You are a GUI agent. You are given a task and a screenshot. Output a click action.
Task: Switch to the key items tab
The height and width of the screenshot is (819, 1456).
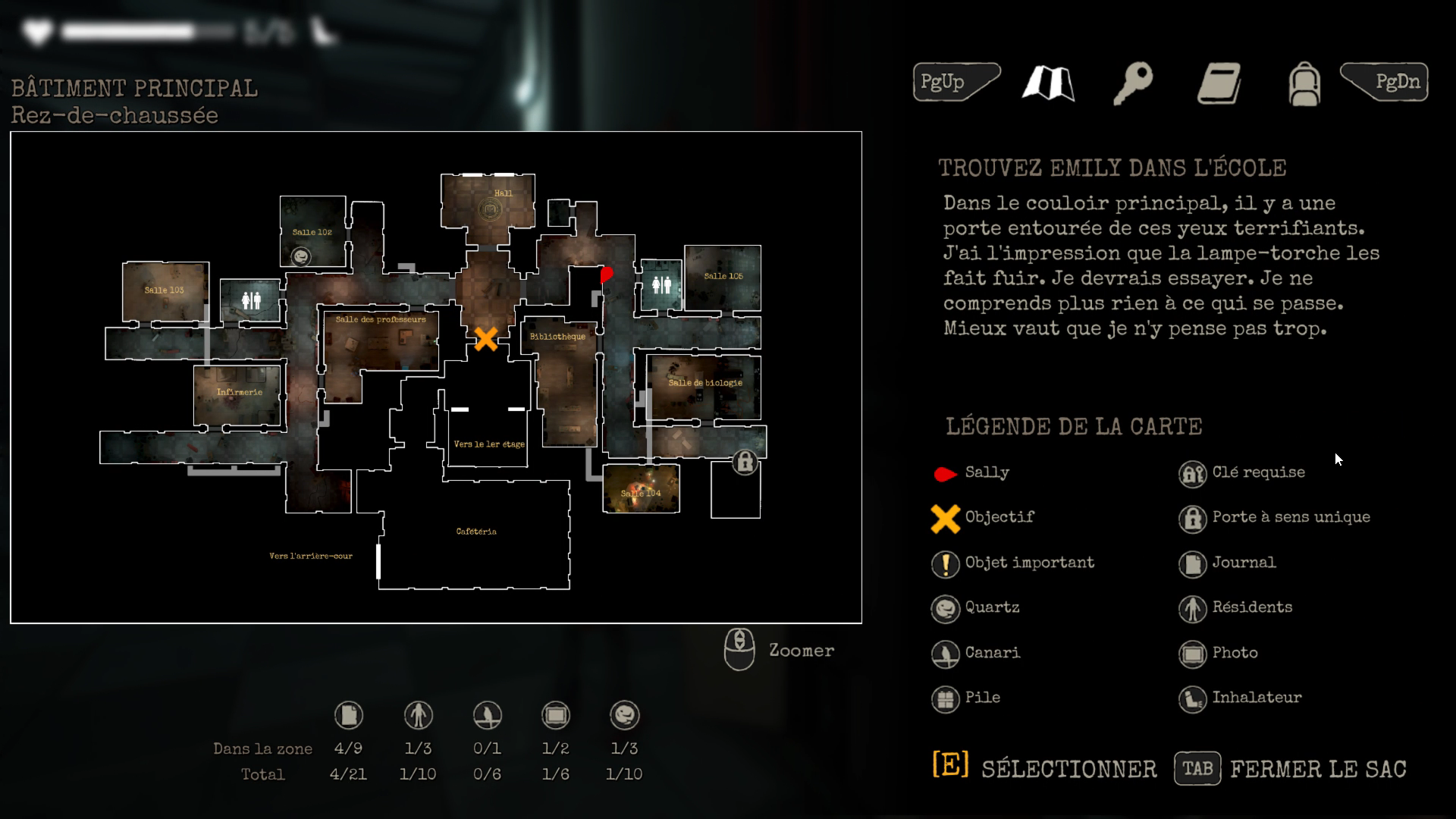(1133, 83)
